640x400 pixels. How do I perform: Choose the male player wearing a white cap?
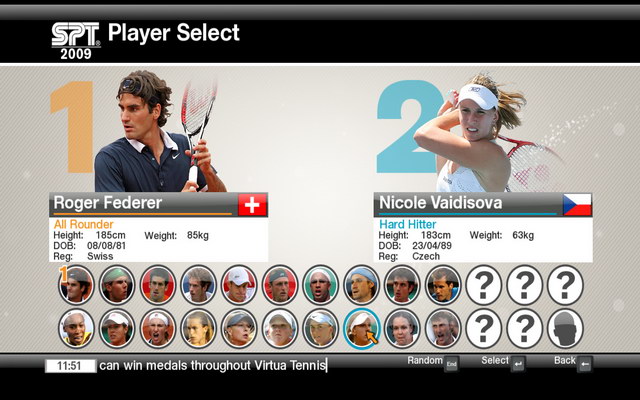point(239,285)
